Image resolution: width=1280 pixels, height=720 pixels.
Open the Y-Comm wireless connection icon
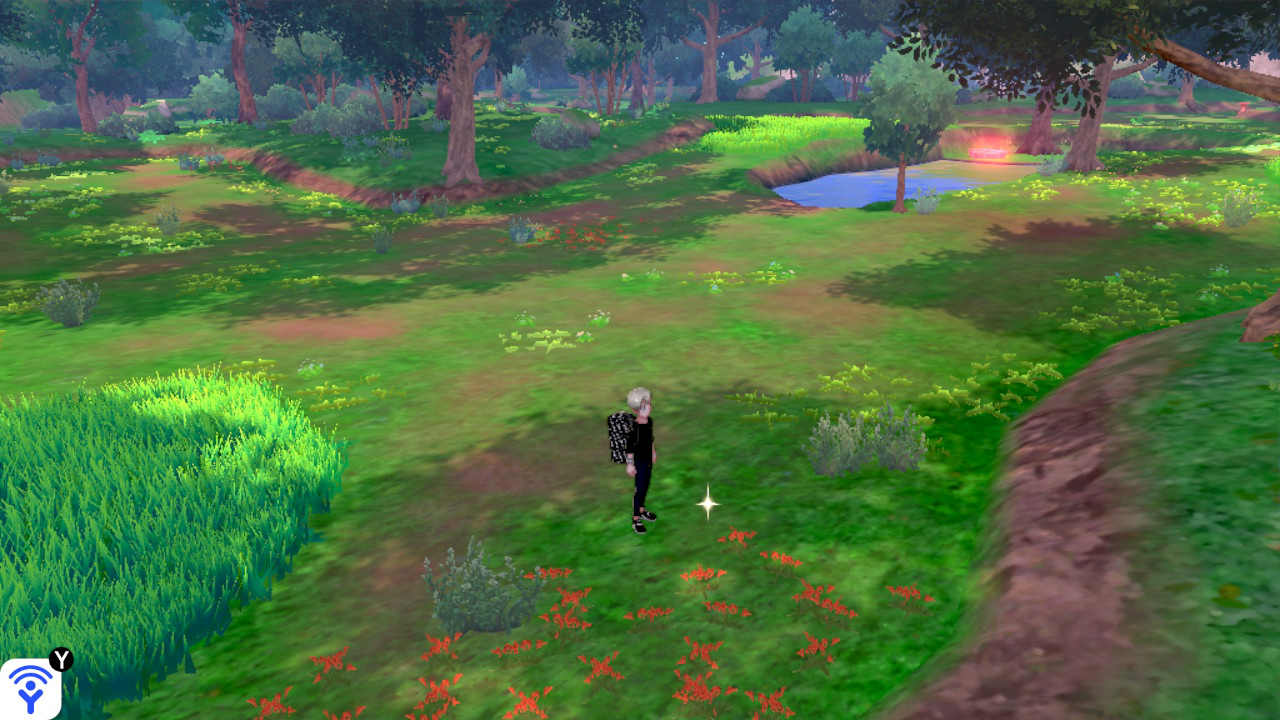31,688
